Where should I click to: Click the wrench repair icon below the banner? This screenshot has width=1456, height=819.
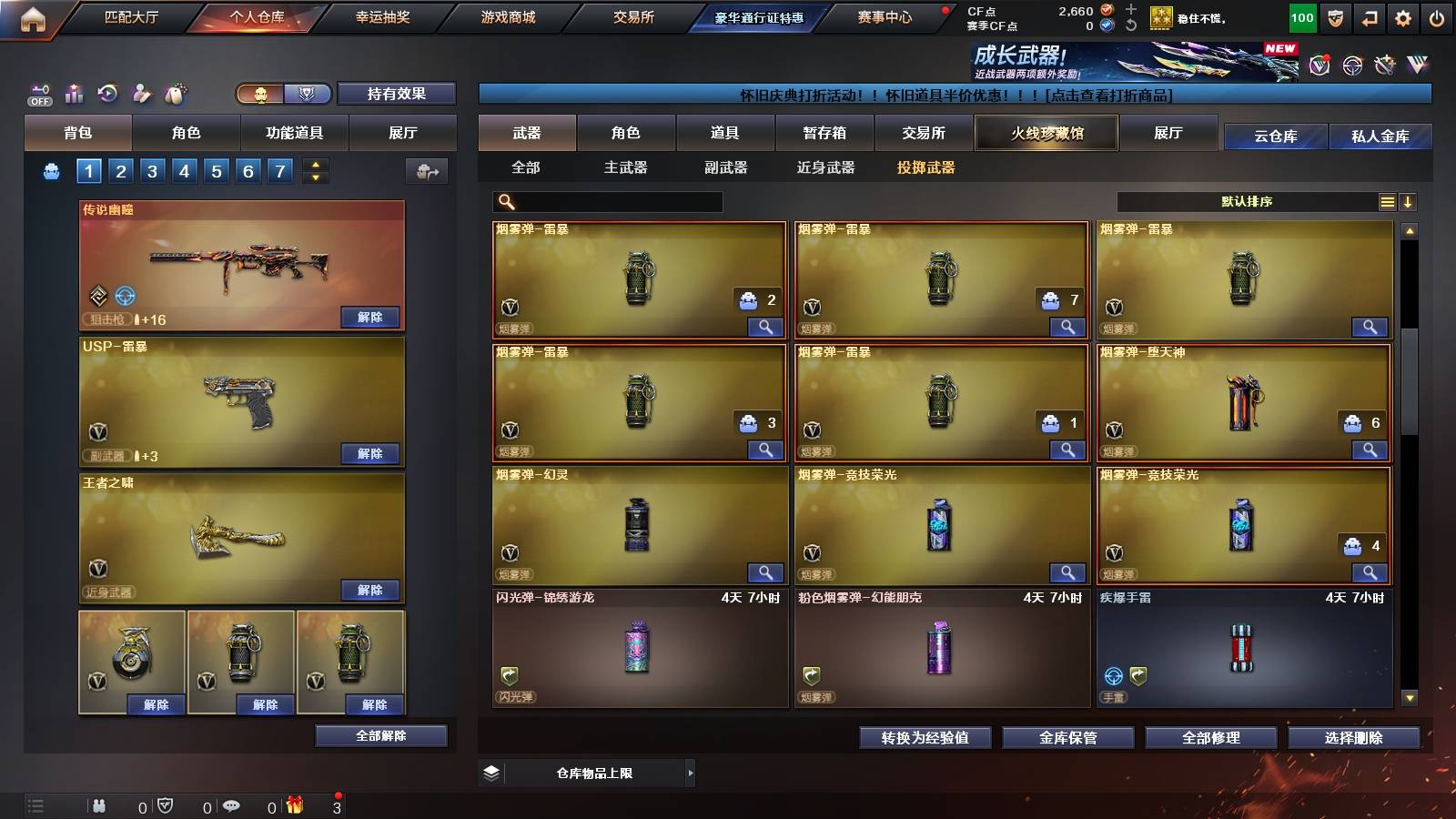[x=1383, y=65]
